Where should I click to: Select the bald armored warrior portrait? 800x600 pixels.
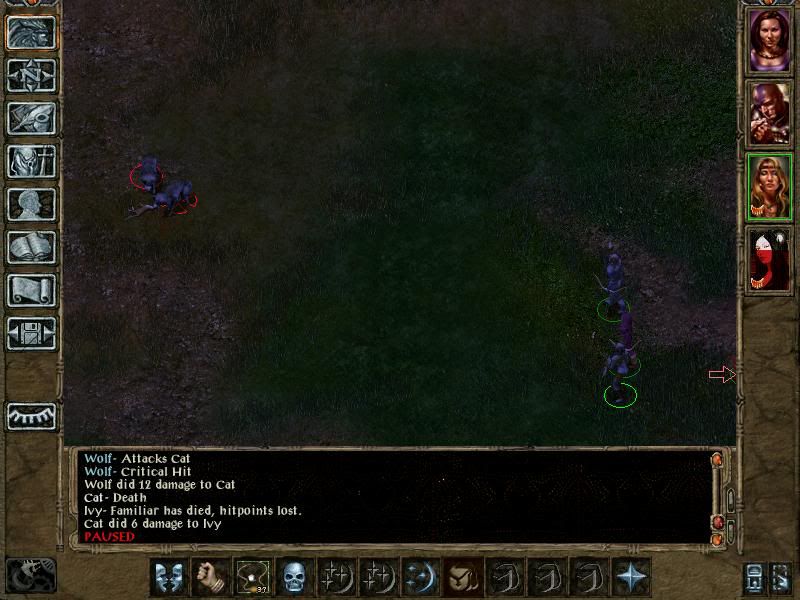point(770,113)
